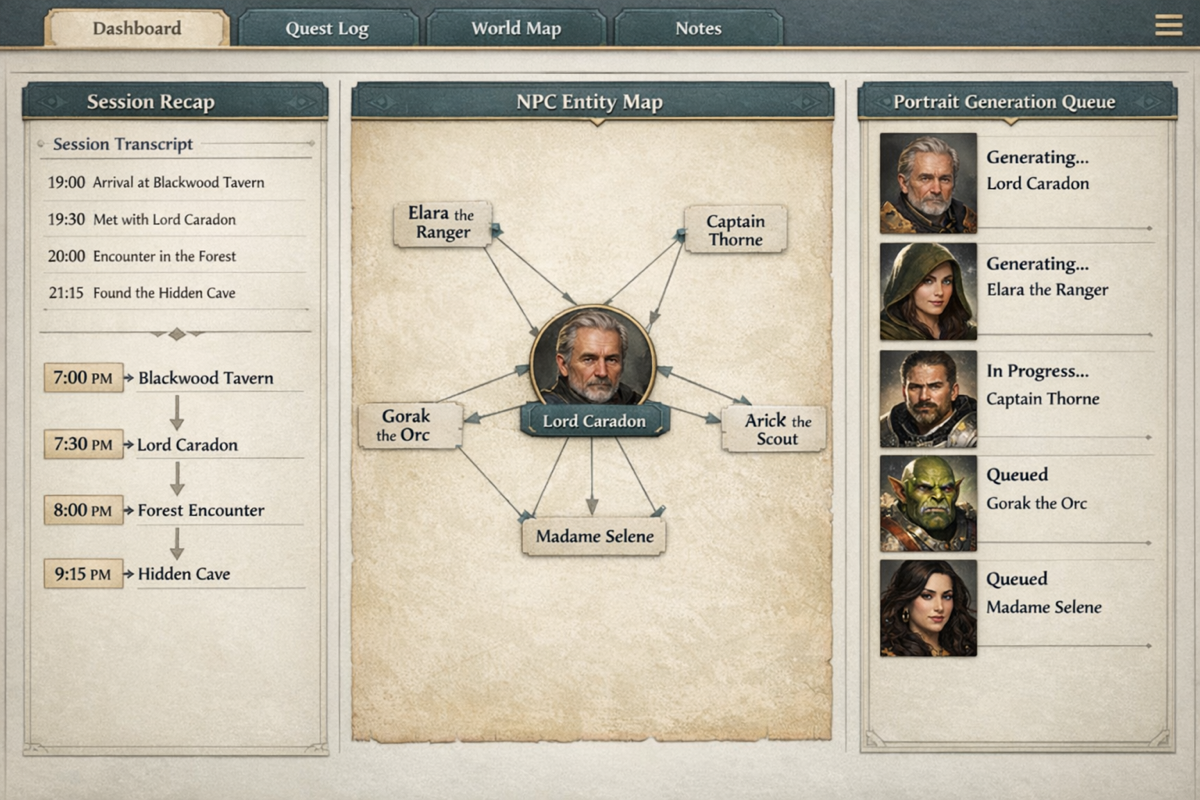The width and height of the screenshot is (1200, 800).
Task: View Elara the Ranger's queue portrait thumbnail
Action: click(x=928, y=291)
